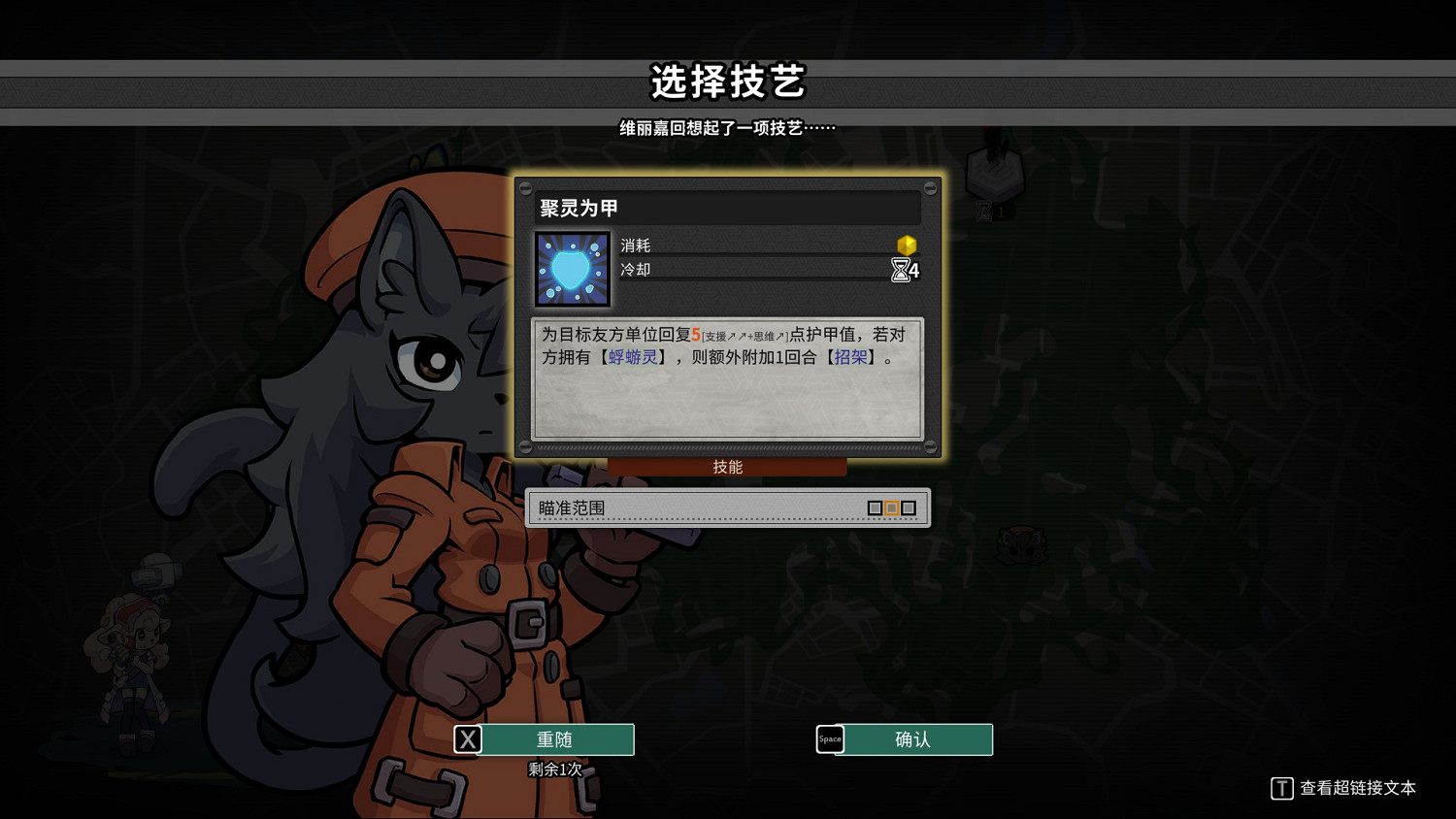This screenshot has height=819, width=1456.
Task: Click the T icon for 查看超链接文本
Action: 1281,789
